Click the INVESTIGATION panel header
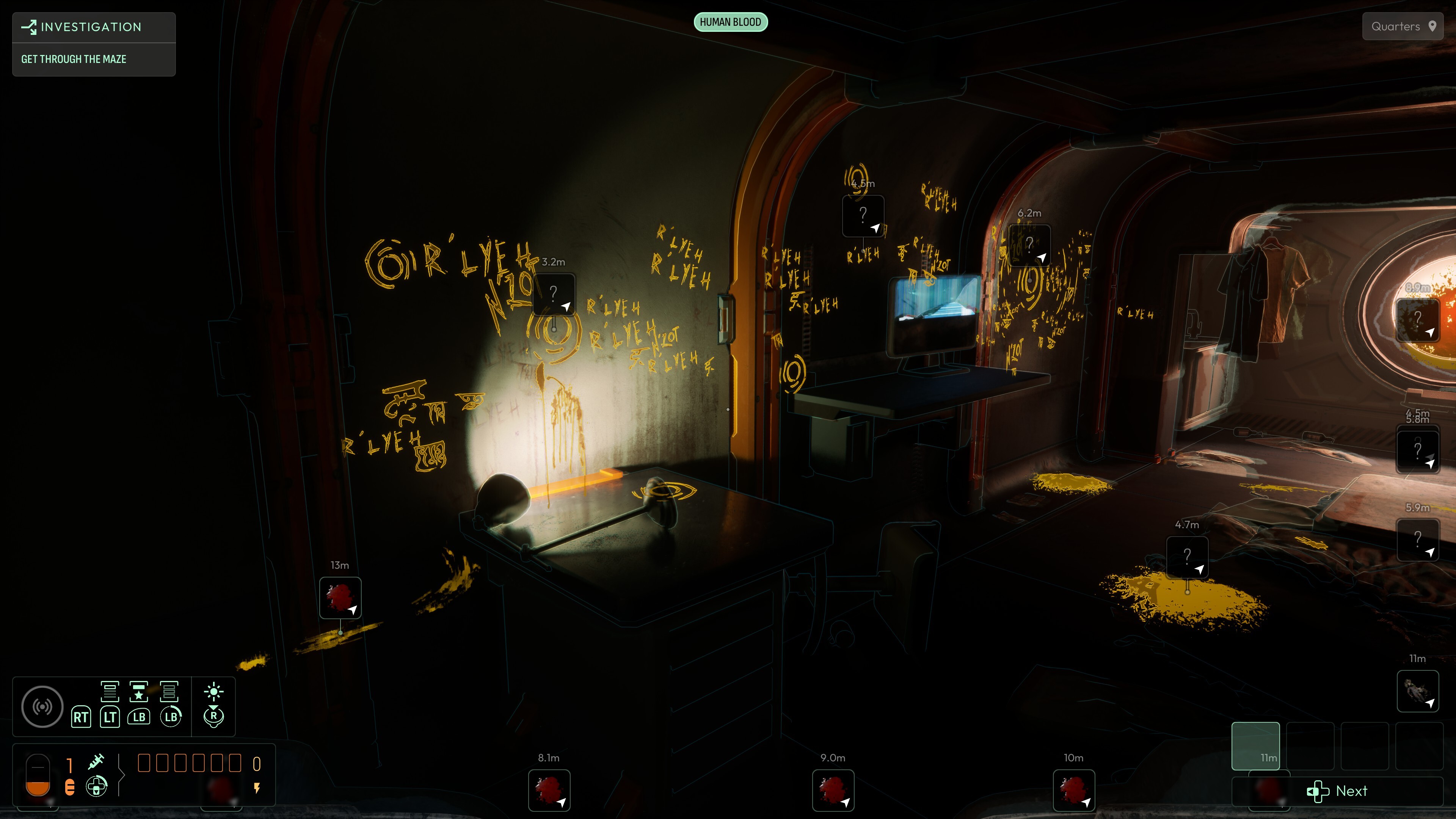Screen dimensions: 1456x819 [x=91, y=27]
